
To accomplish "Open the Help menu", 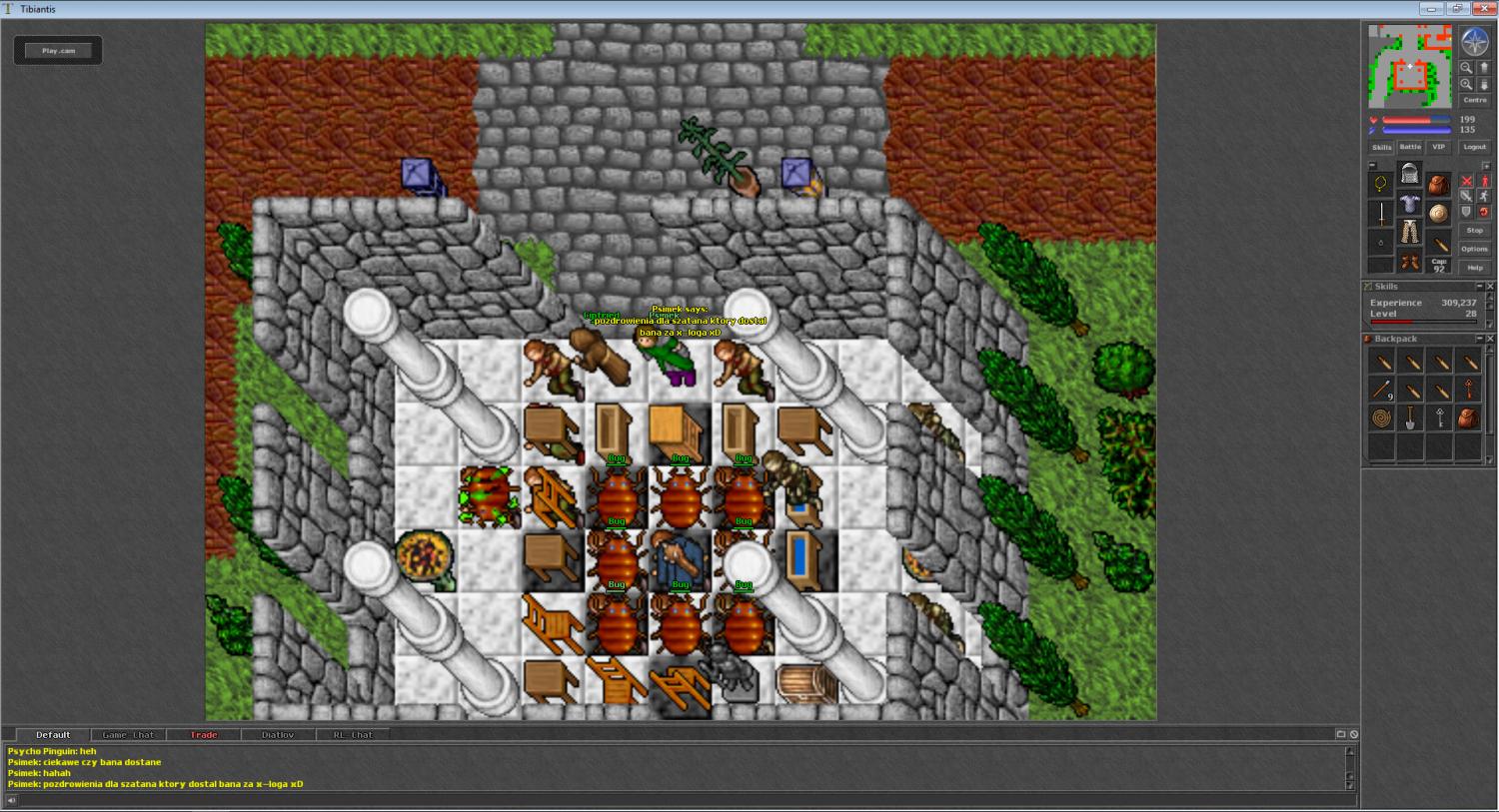I will (1474, 268).
